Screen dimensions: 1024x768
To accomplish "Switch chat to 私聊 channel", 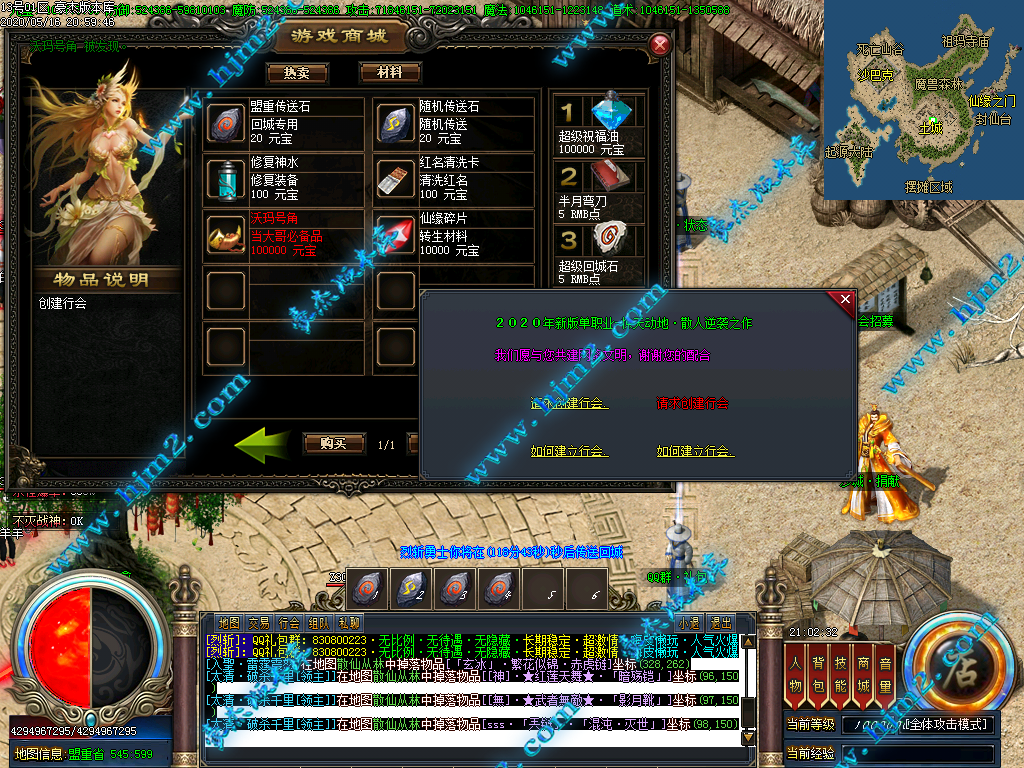I will [x=349, y=622].
